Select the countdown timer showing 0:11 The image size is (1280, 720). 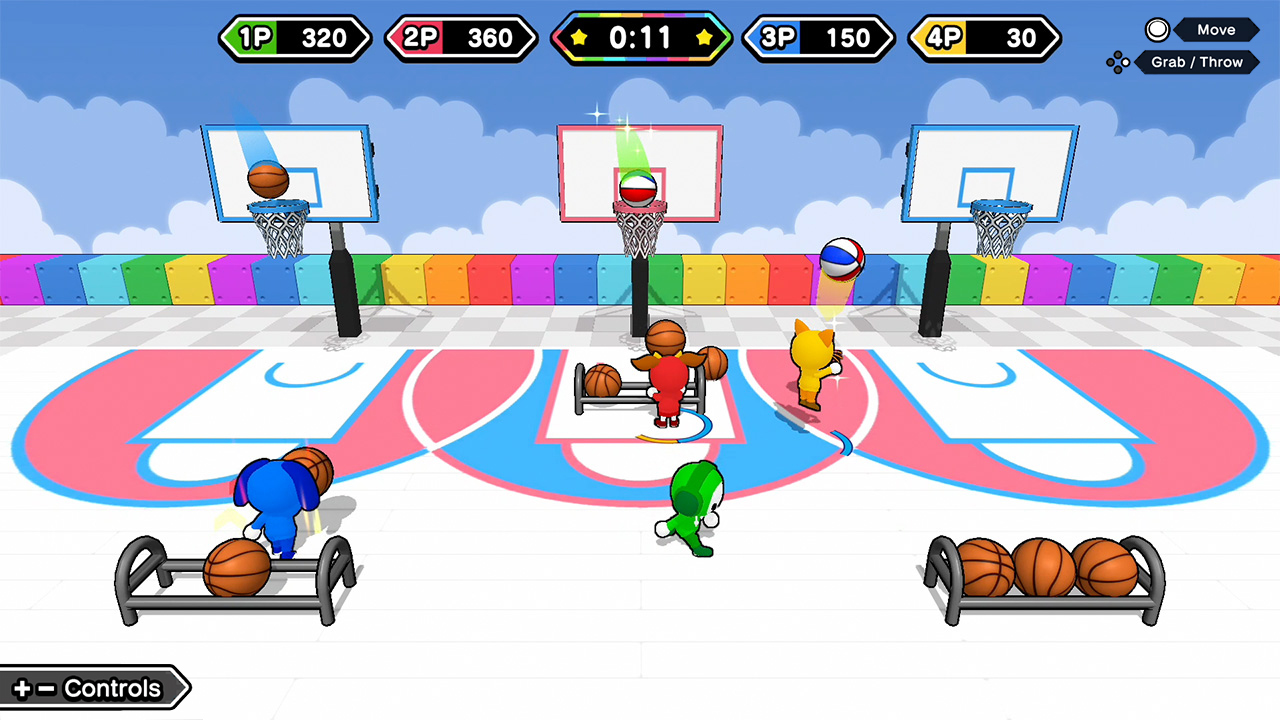click(640, 38)
